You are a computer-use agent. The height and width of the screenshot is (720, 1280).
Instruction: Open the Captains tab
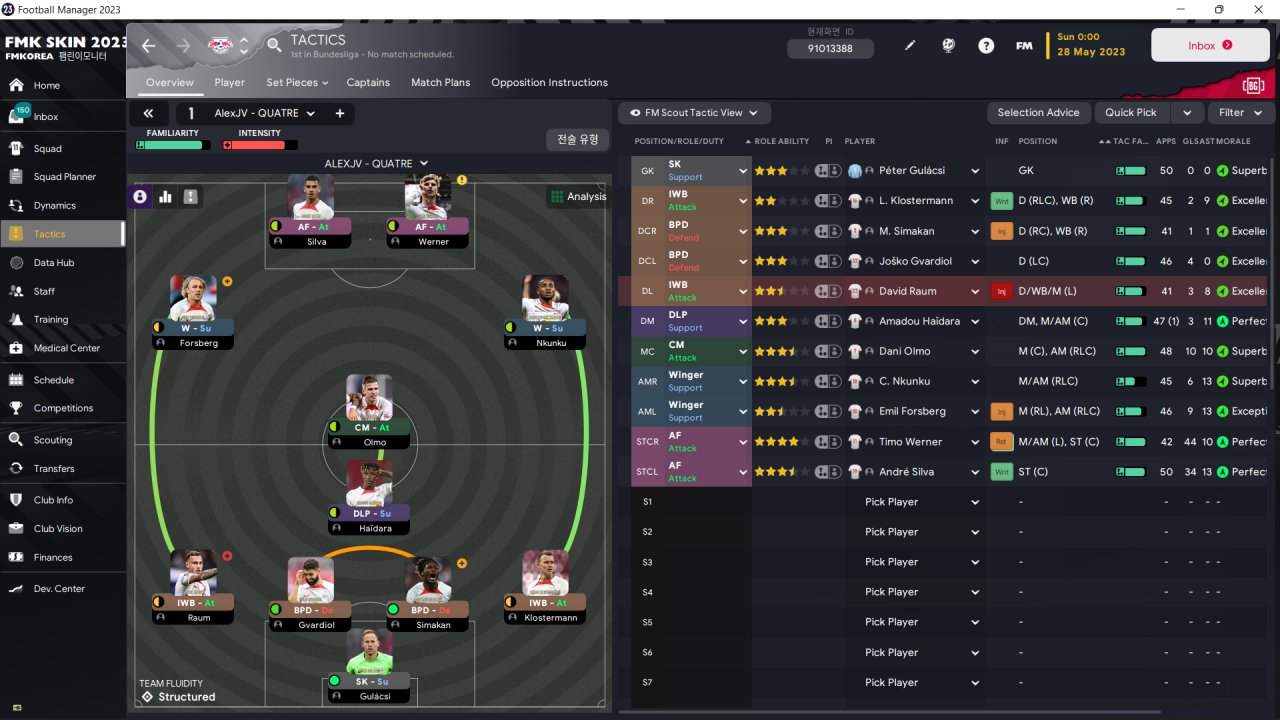click(368, 82)
